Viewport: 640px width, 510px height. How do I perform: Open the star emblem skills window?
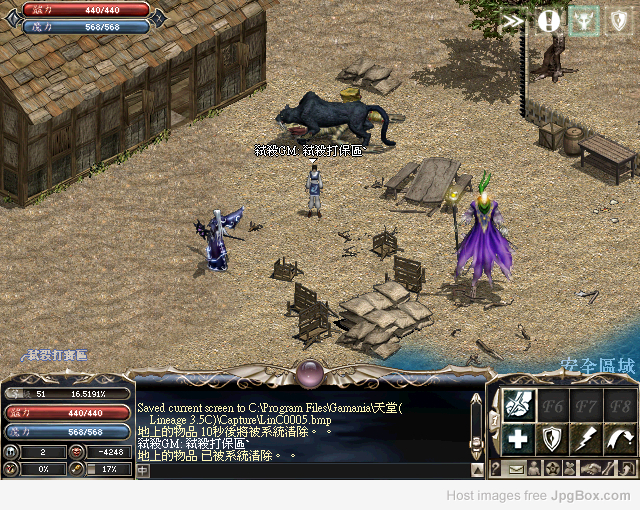551,468
